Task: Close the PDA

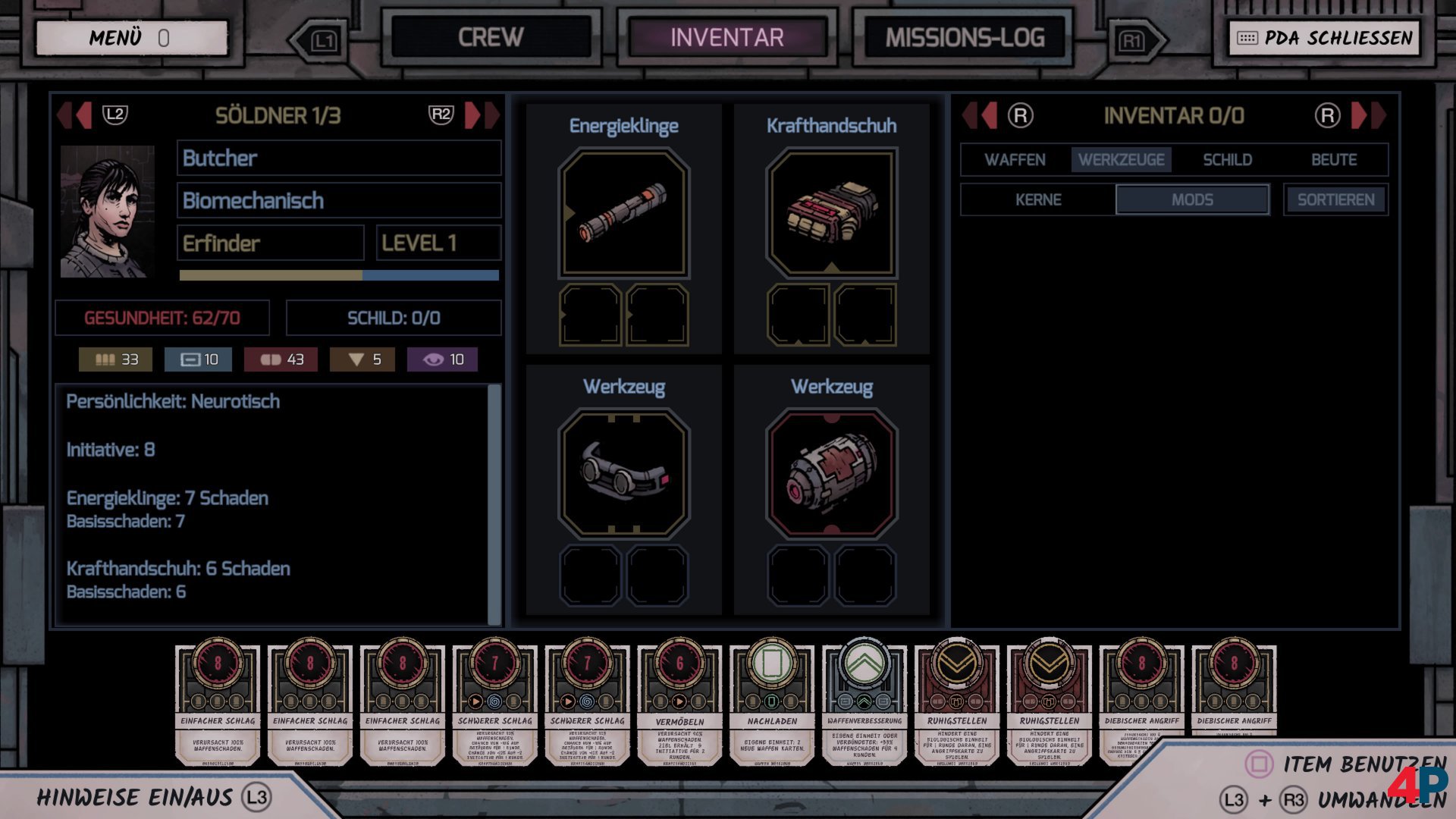Action: coord(1324,38)
